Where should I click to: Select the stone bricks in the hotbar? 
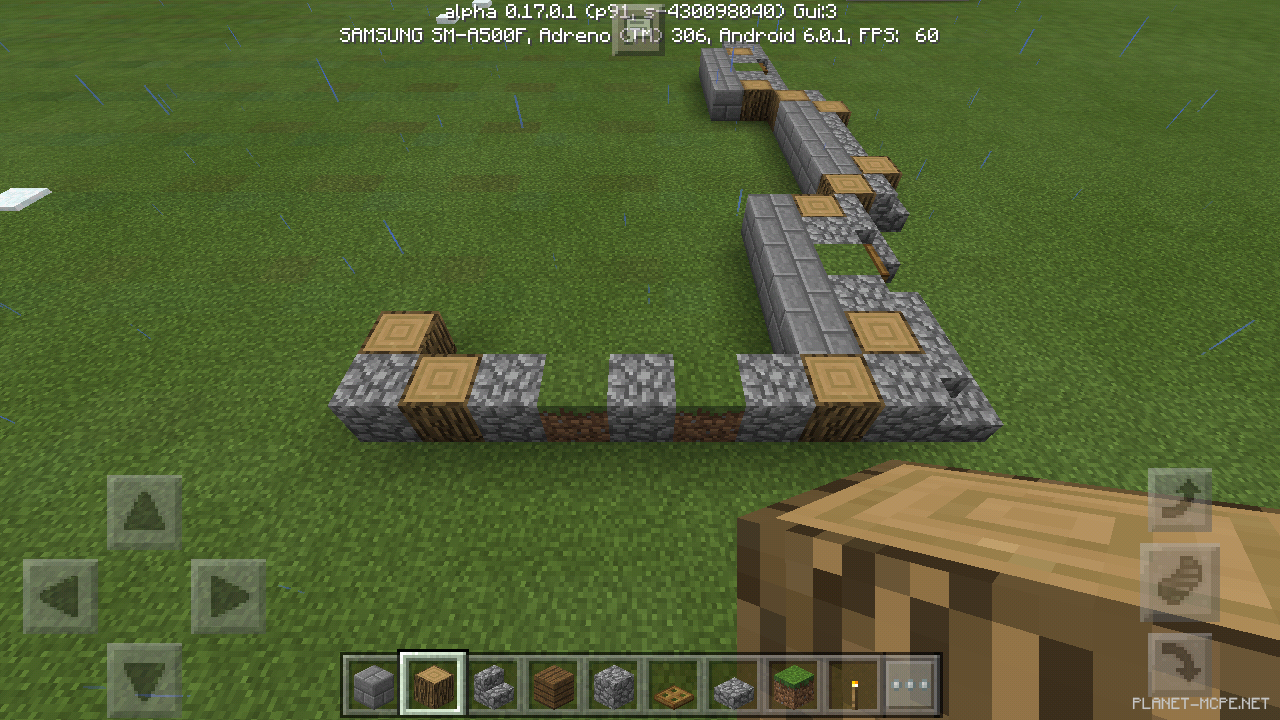pos(372,684)
